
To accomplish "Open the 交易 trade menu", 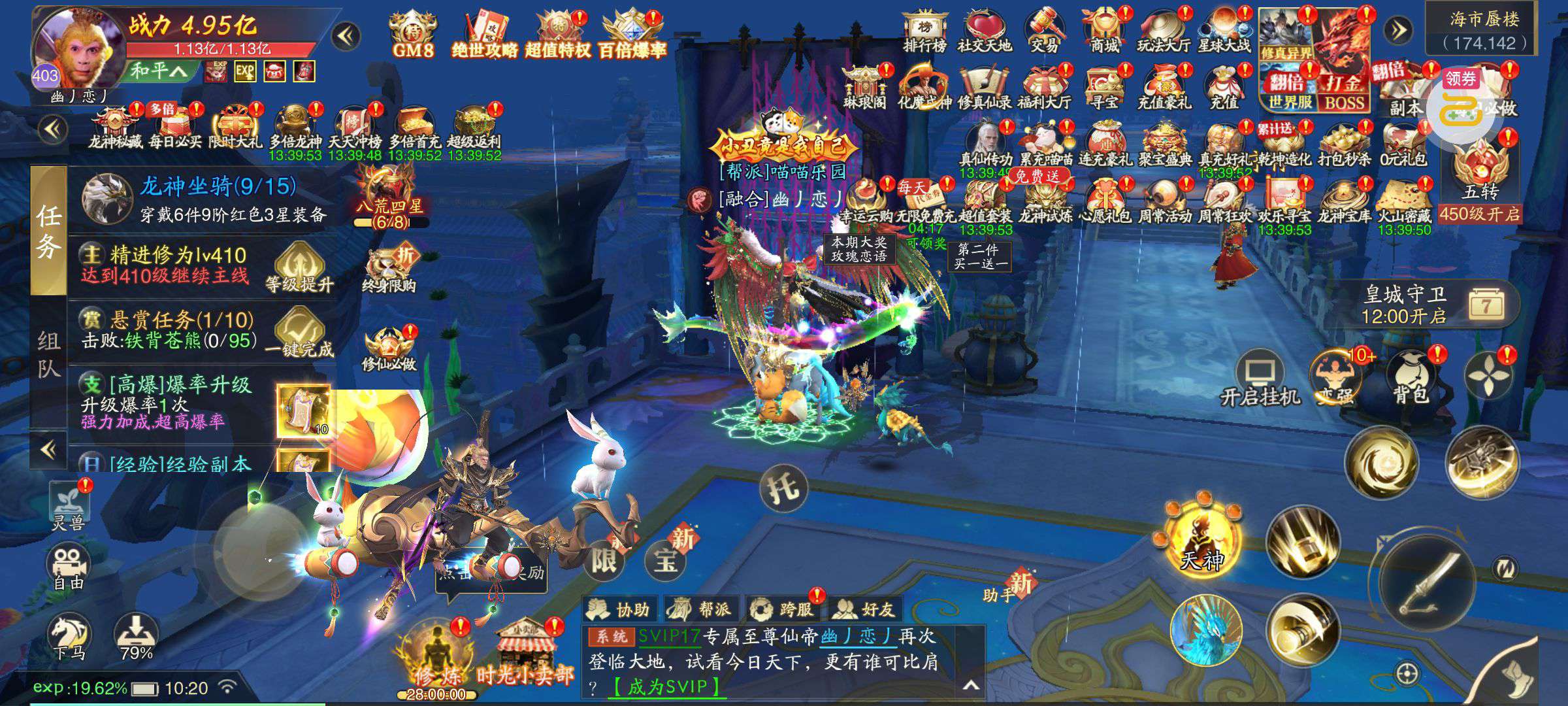I will coord(1044,31).
